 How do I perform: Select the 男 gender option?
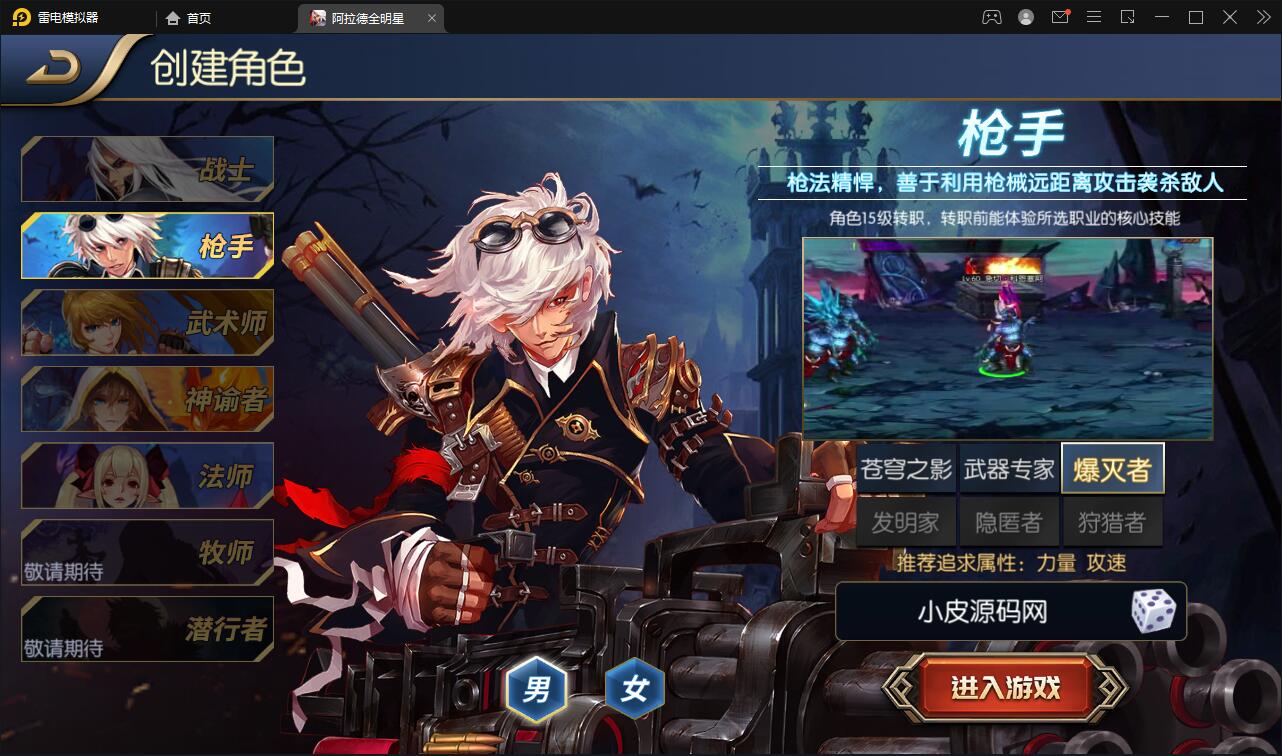pyautogui.click(x=536, y=687)
